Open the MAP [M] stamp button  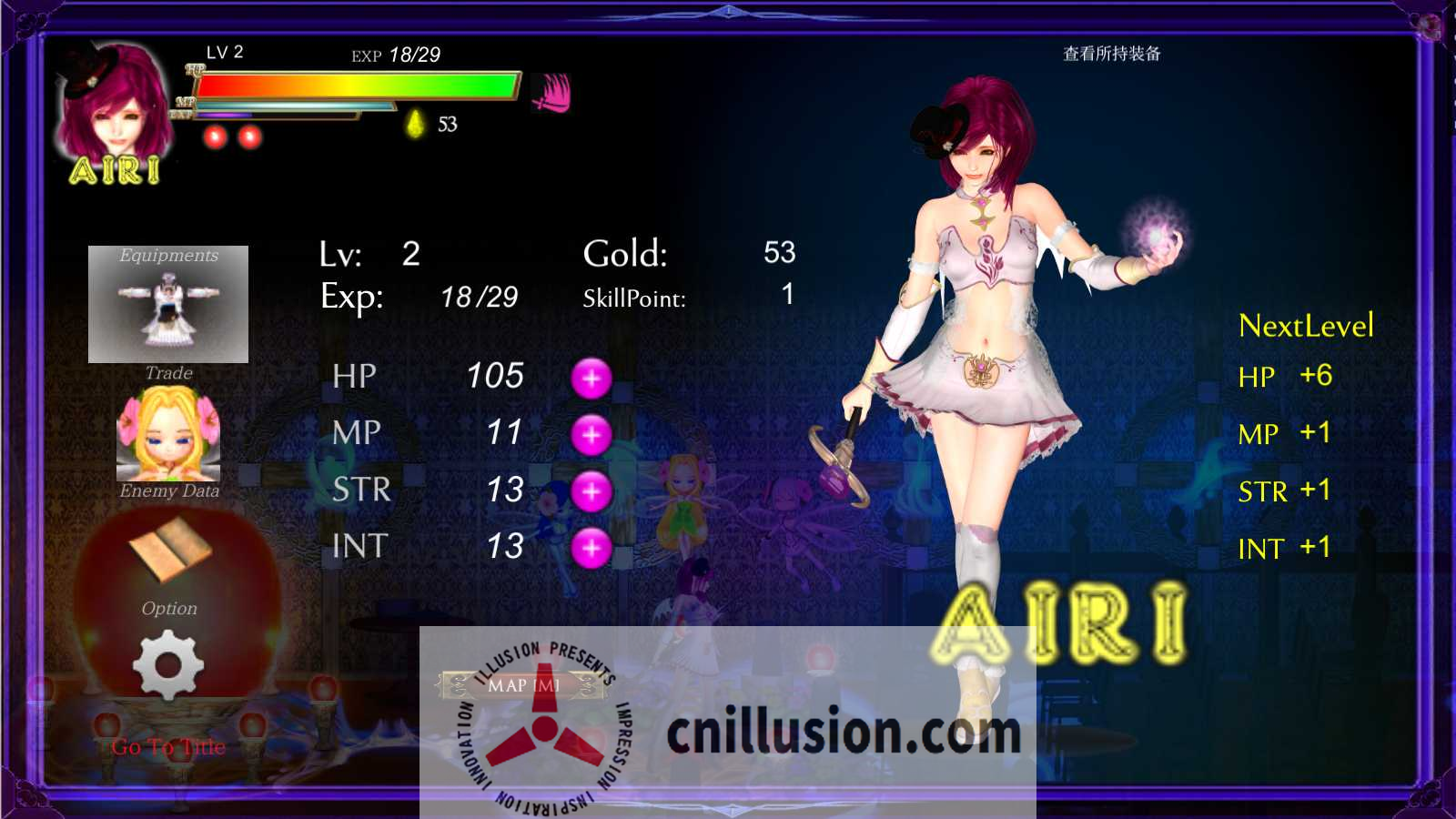[526, 682]
